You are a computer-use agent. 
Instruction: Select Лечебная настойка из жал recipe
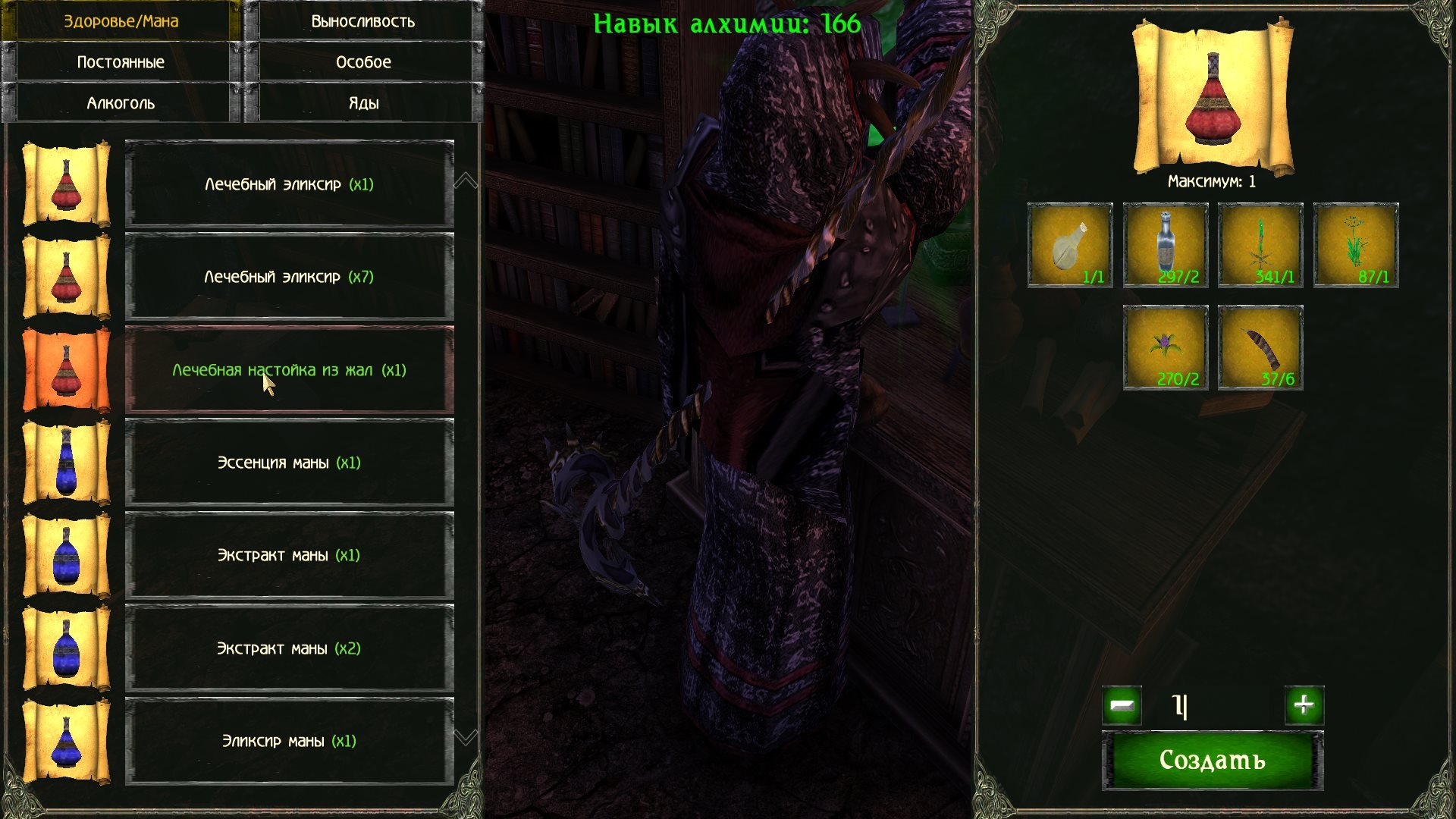pyautogui.click(x=289, y=370)
